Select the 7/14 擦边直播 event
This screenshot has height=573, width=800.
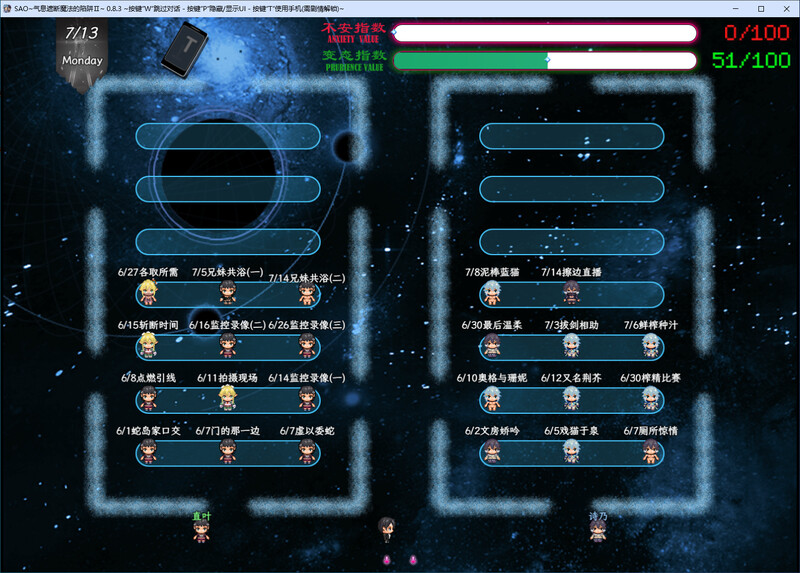coord(570,293)
